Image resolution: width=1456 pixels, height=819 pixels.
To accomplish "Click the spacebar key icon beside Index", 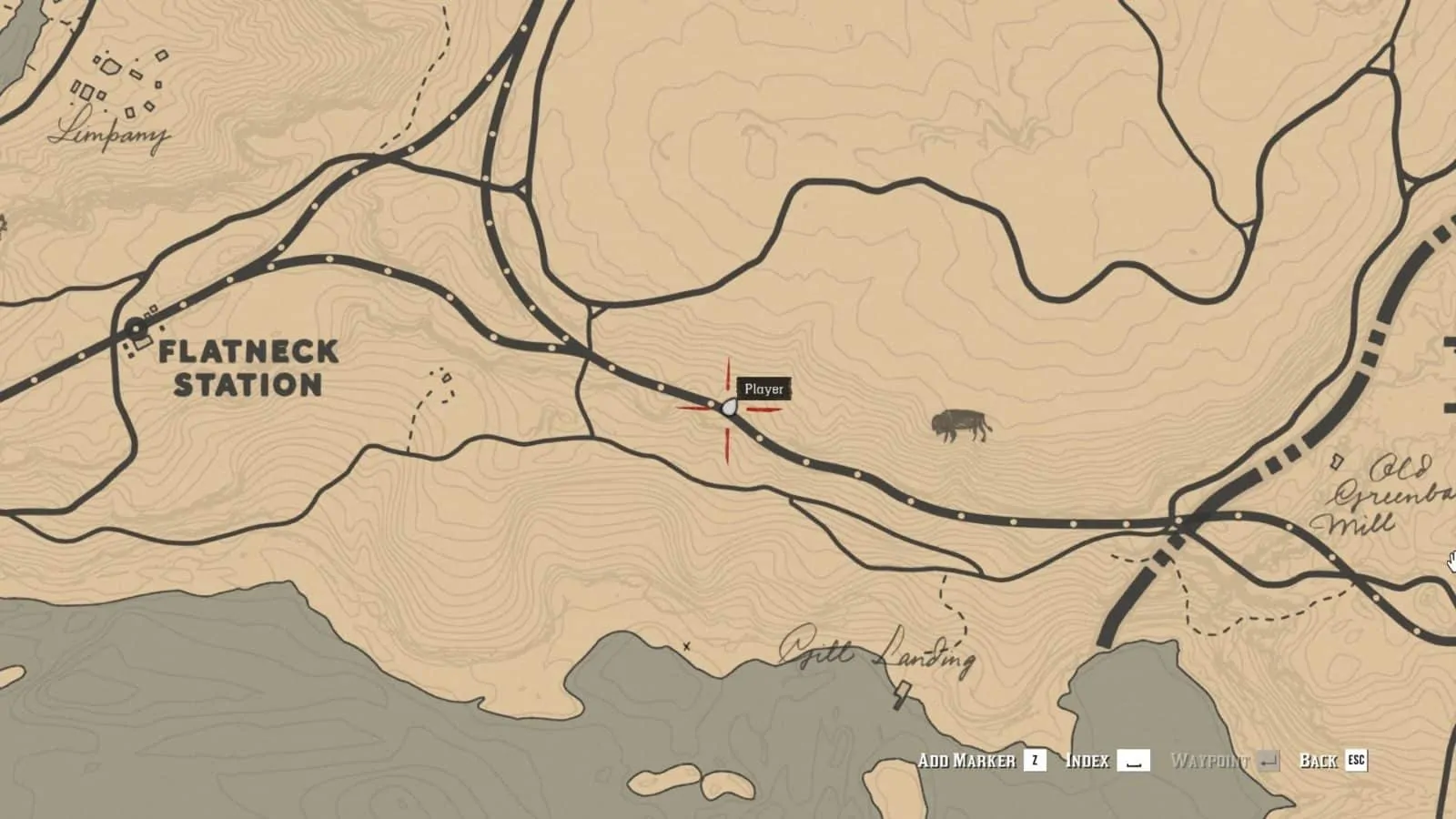I will (1136, 761).
